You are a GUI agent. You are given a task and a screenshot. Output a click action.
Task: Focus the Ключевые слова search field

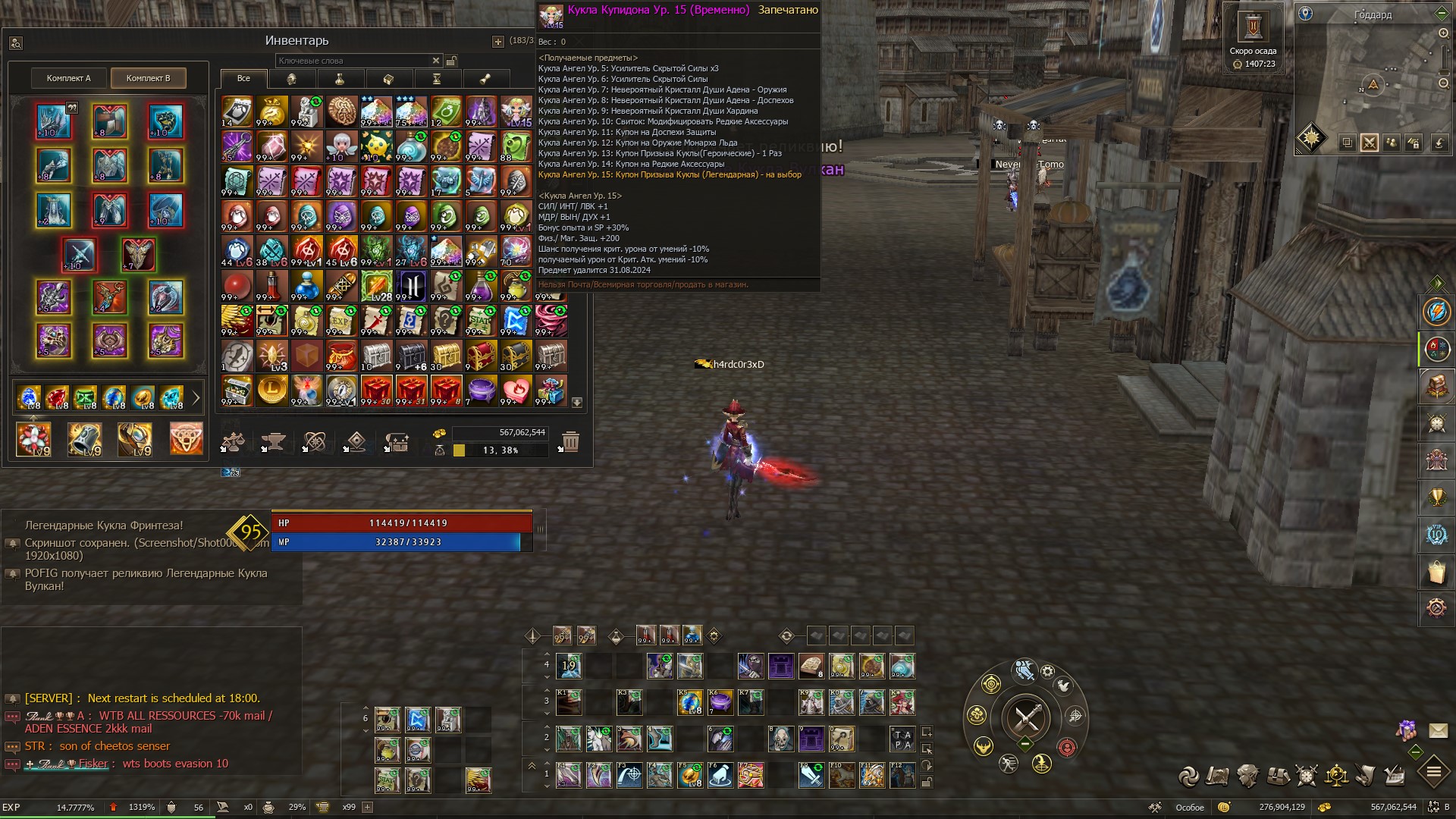[x=353, y=61]
